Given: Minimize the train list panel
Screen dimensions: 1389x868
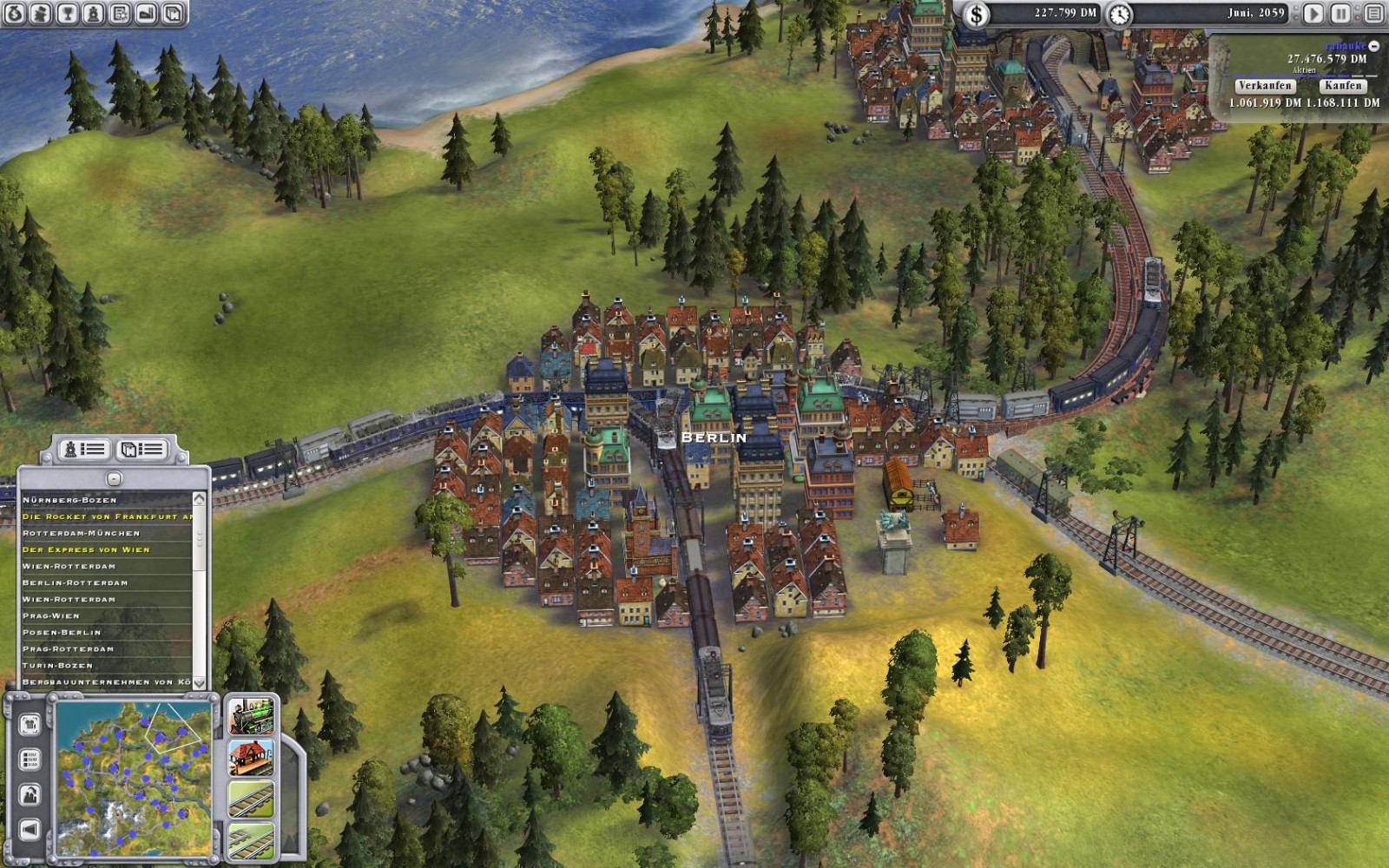Looking at the screenshot, I should (x=114, y=478).
